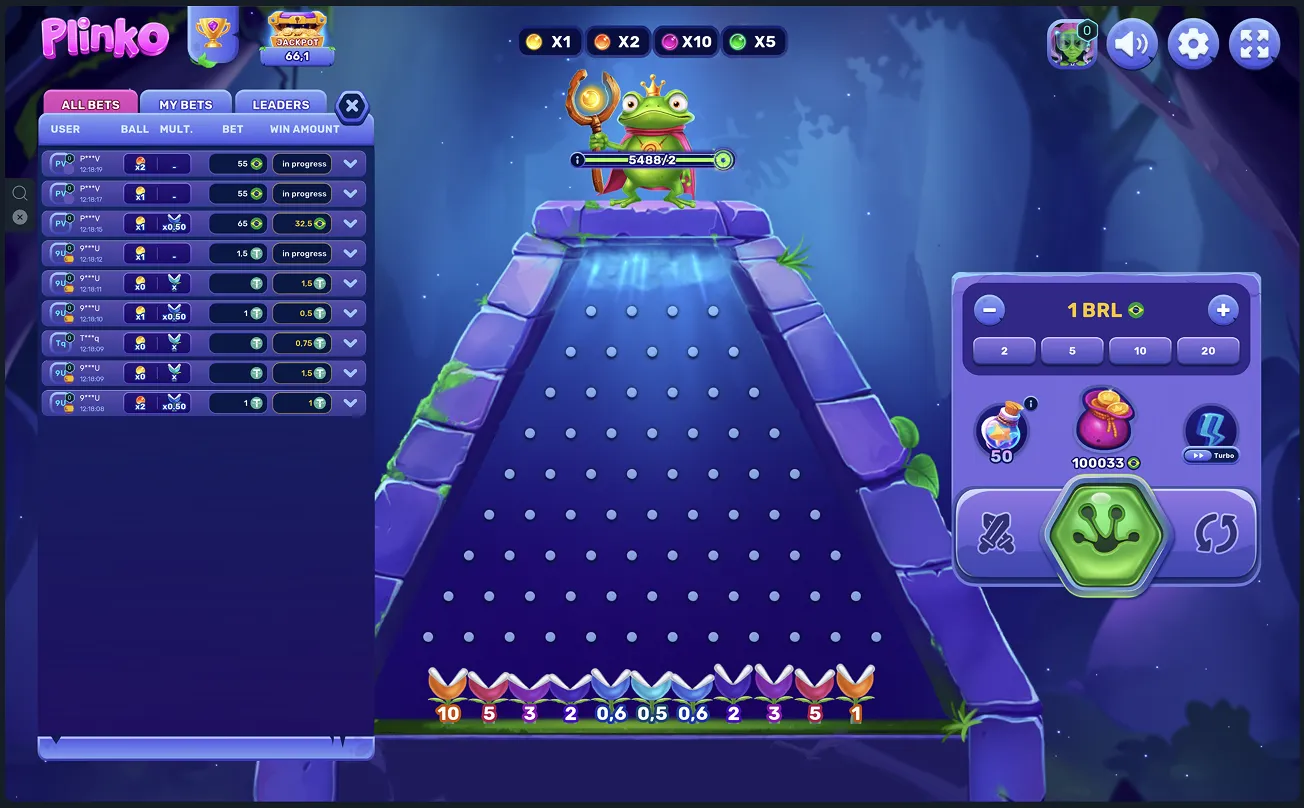Screen dimensions: 1304x808
Task: Drop a ball with green frog button
Action: [x=1105, y=534]
